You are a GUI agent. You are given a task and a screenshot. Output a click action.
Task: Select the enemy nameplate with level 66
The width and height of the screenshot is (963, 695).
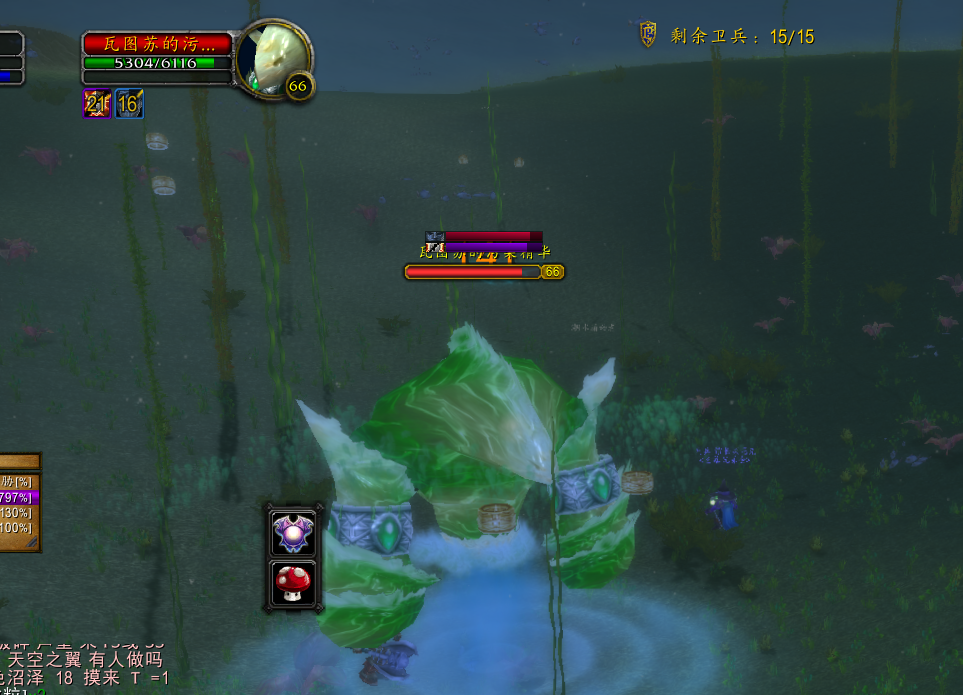[484, 271]
